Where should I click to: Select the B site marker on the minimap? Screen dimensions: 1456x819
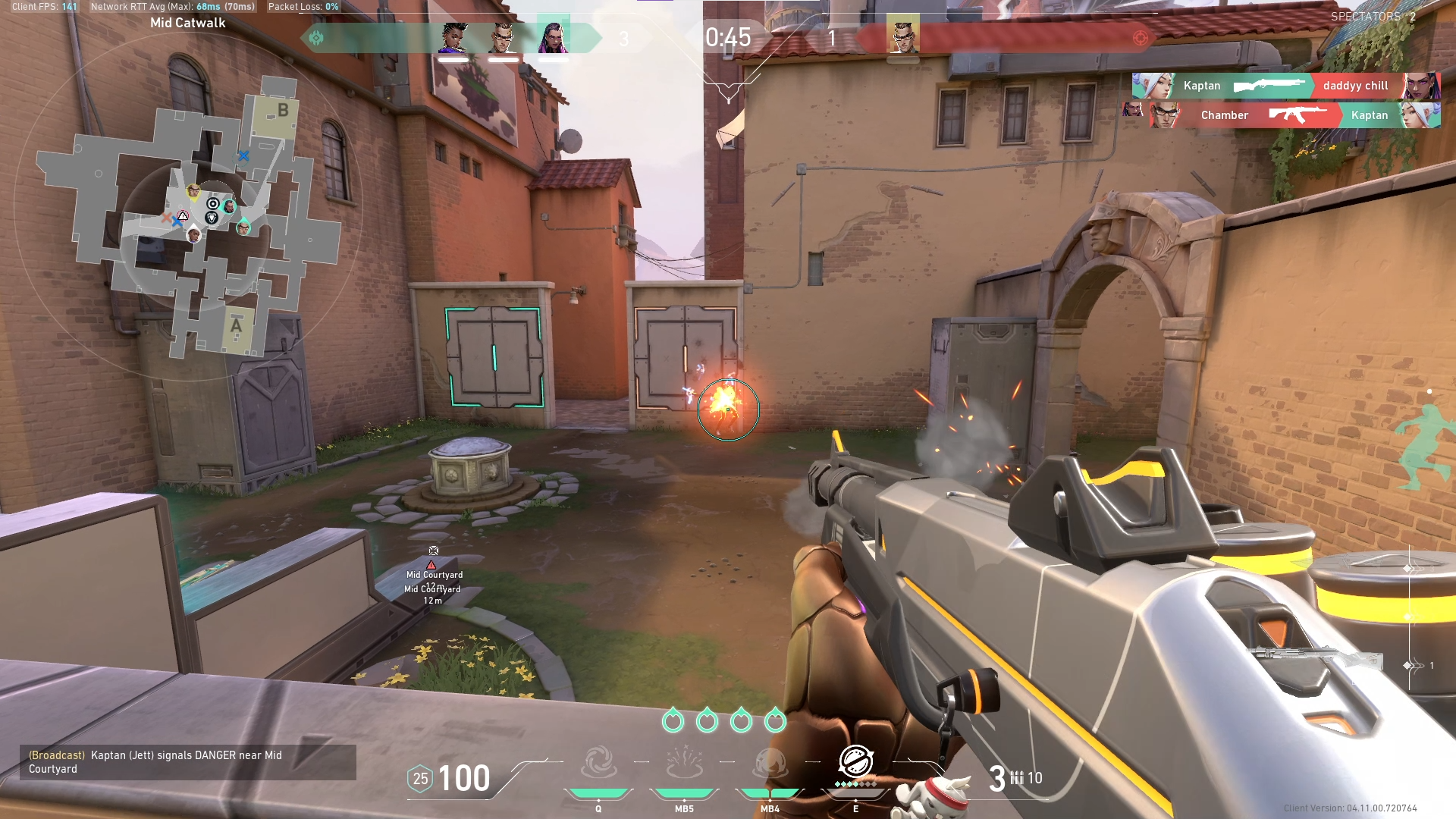click(282, 111)
